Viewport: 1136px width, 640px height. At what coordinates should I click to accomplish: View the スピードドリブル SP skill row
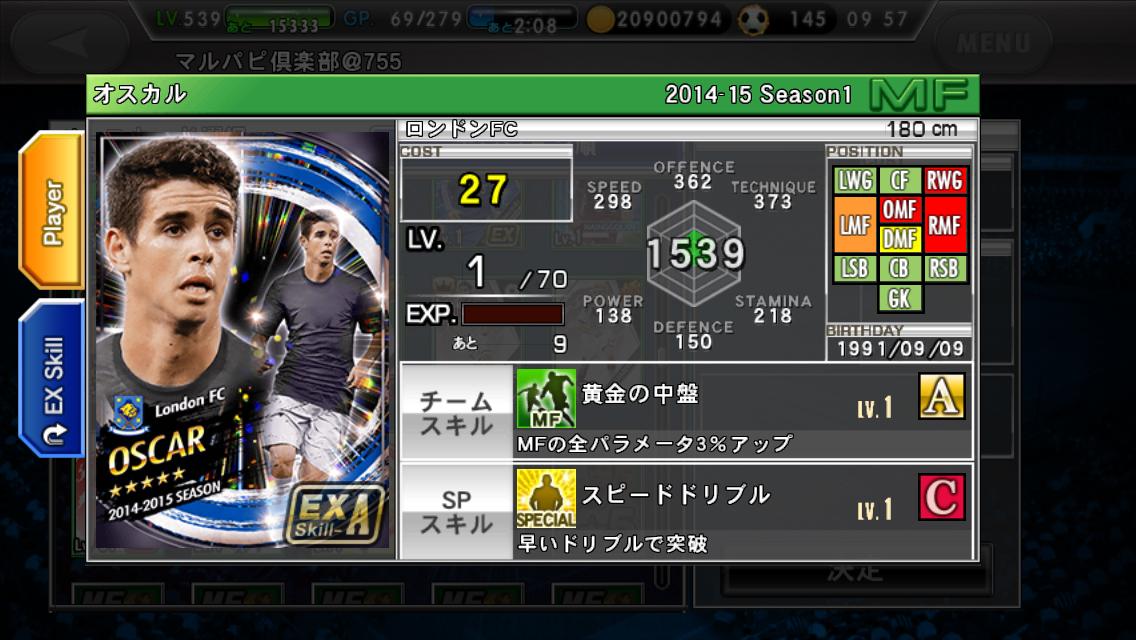(x=686, y=511)
